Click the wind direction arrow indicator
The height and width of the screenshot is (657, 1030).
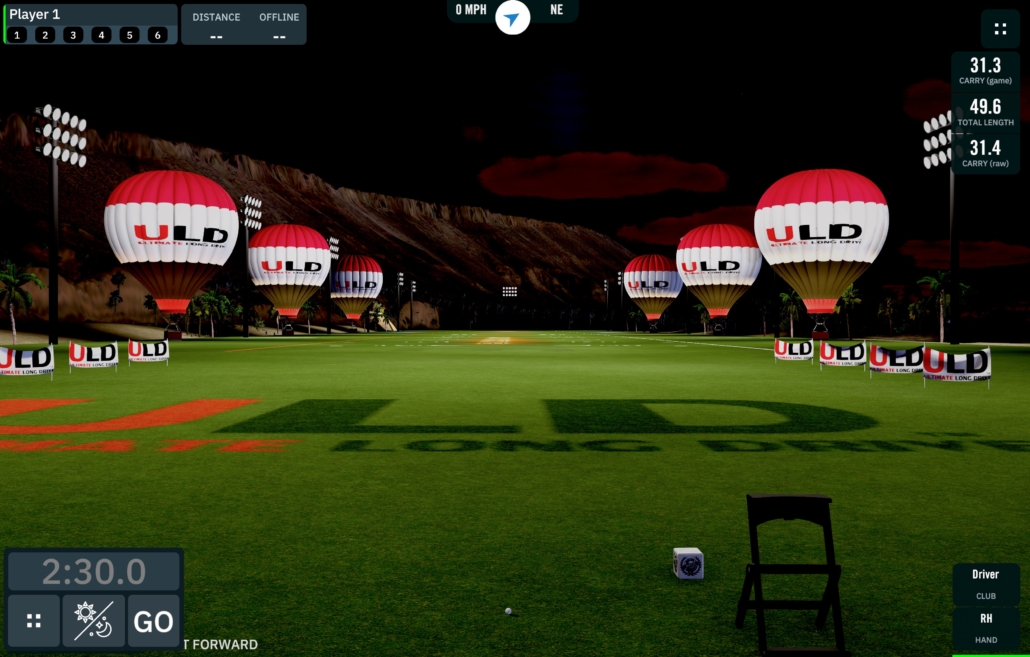tap(513, 18)
